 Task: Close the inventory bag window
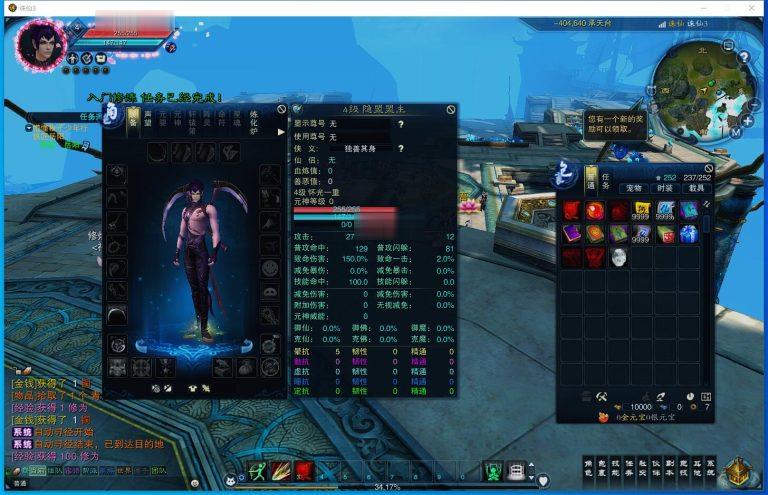(709, 170)
